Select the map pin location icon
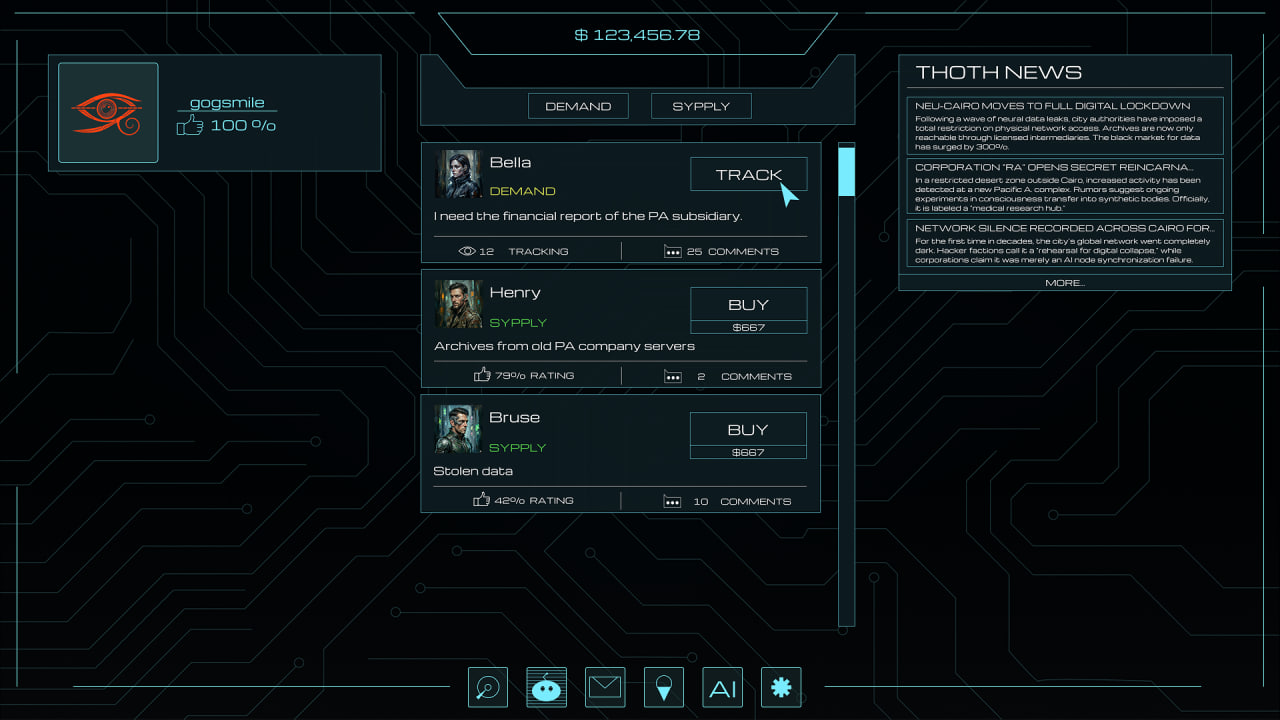Image resolution: width=1280 pixels, height=720 pixels. (663, 687)
